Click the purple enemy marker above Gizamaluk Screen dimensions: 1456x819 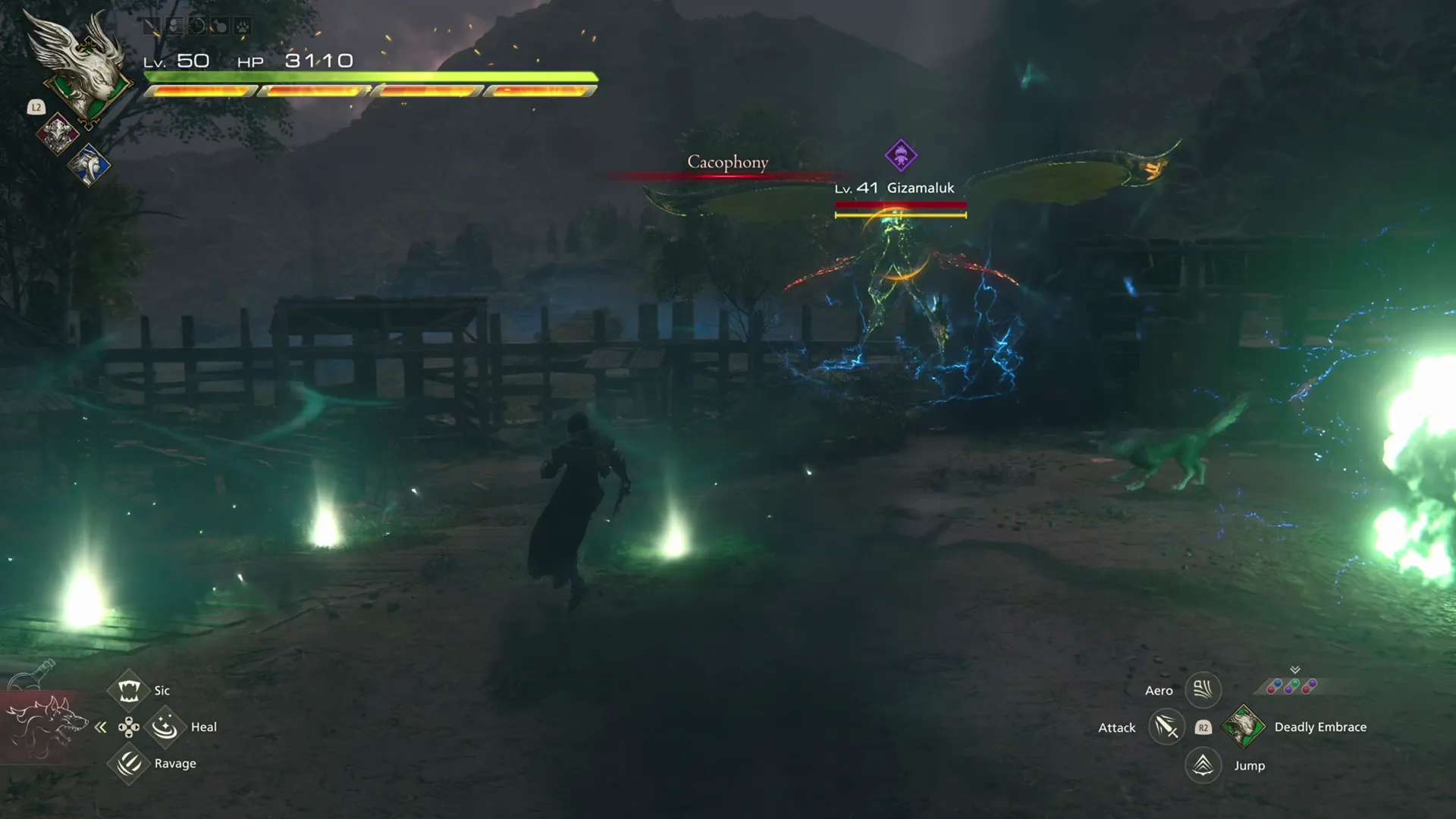pyautogui.click(x=900, y=157)
